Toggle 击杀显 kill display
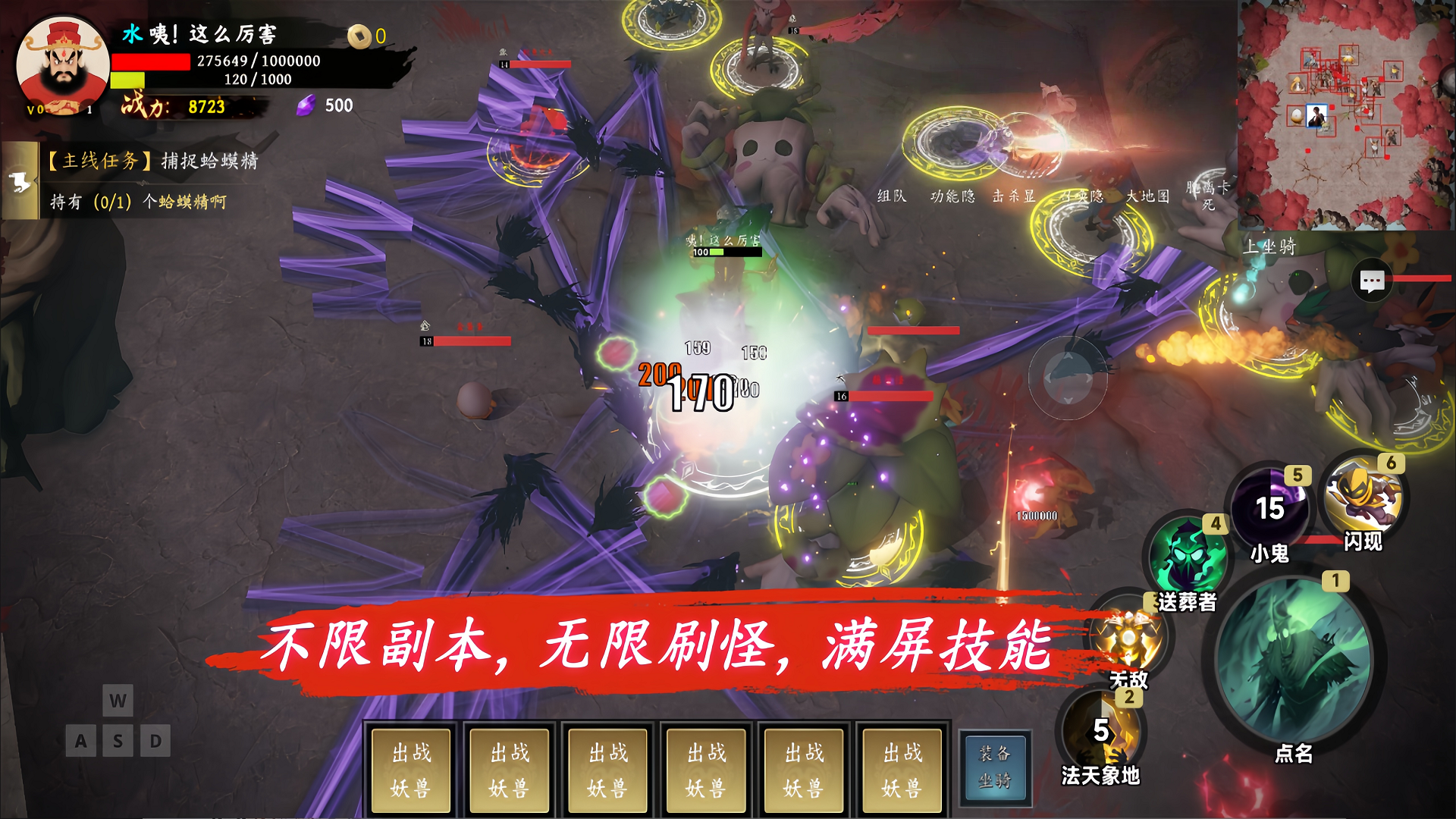 coord(1015,196)
